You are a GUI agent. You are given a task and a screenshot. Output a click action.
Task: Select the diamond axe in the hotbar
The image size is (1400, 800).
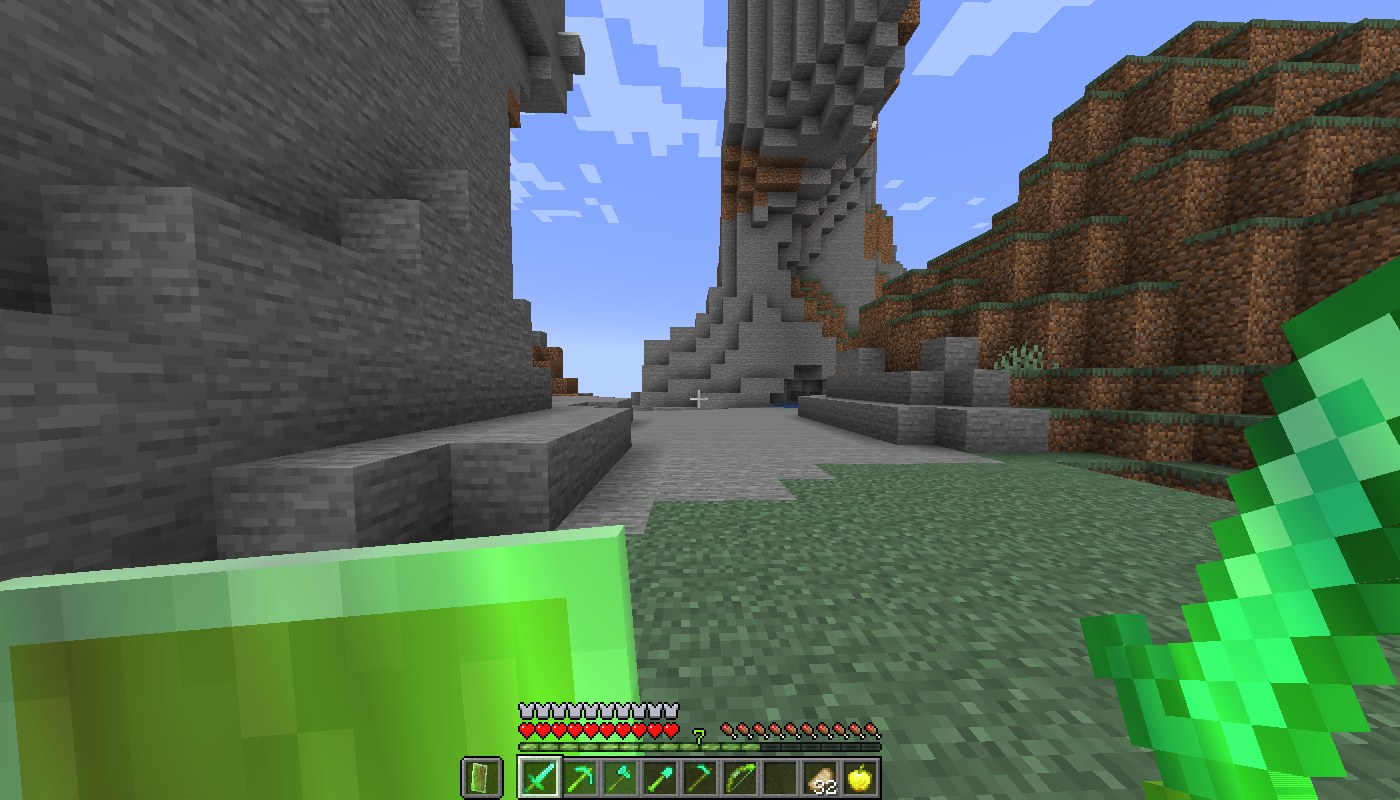[619, 780]
